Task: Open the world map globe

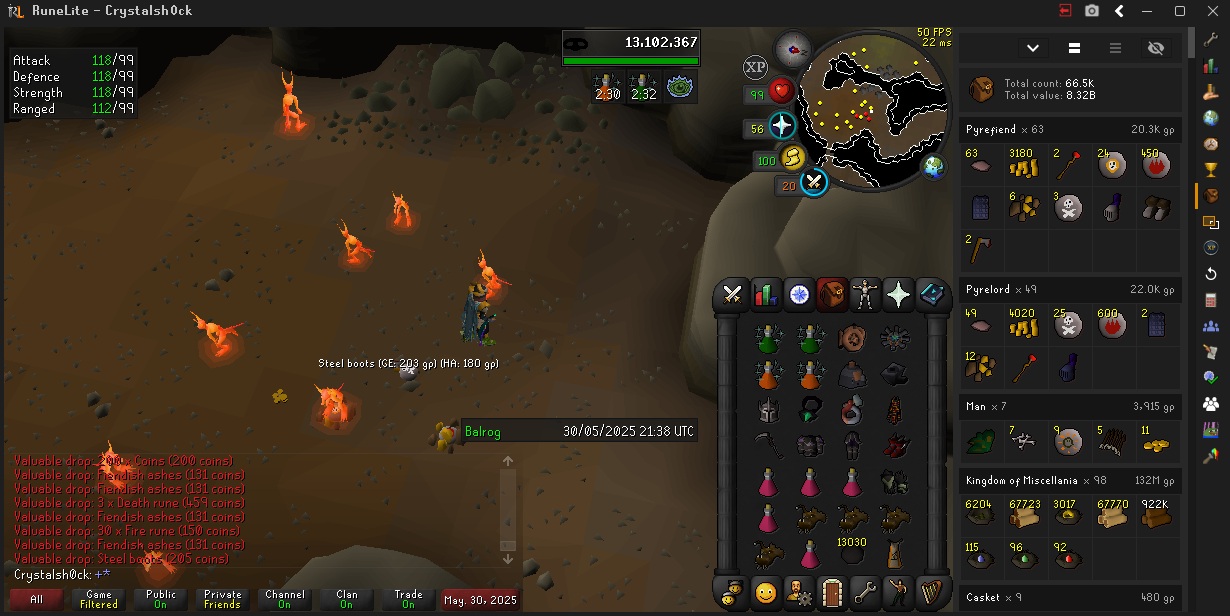Action: (x=934, y=166)
